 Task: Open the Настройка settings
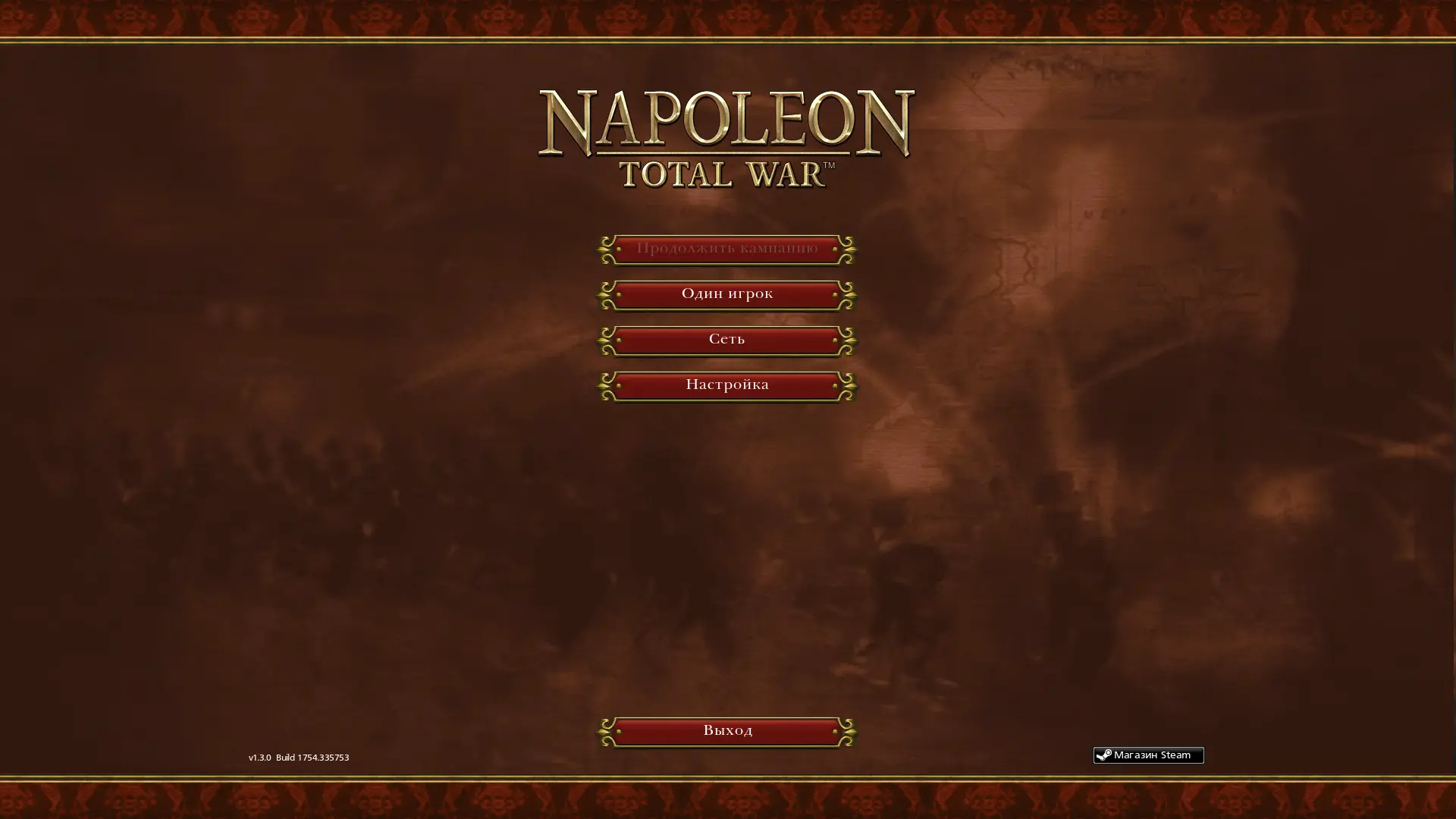(x=726, y=385)
